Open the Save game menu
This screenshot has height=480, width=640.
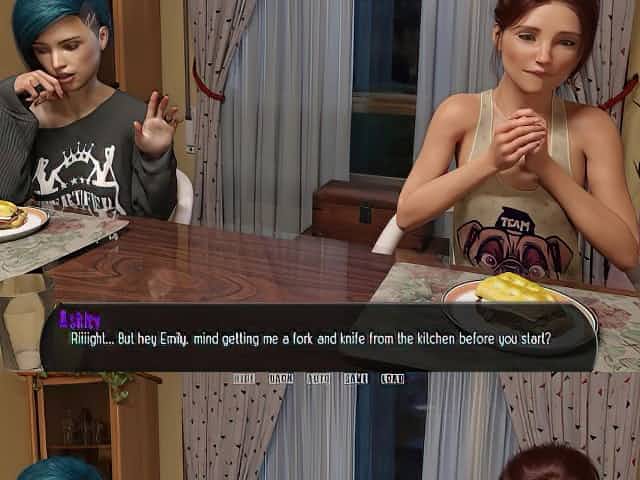tap(356, 379)
